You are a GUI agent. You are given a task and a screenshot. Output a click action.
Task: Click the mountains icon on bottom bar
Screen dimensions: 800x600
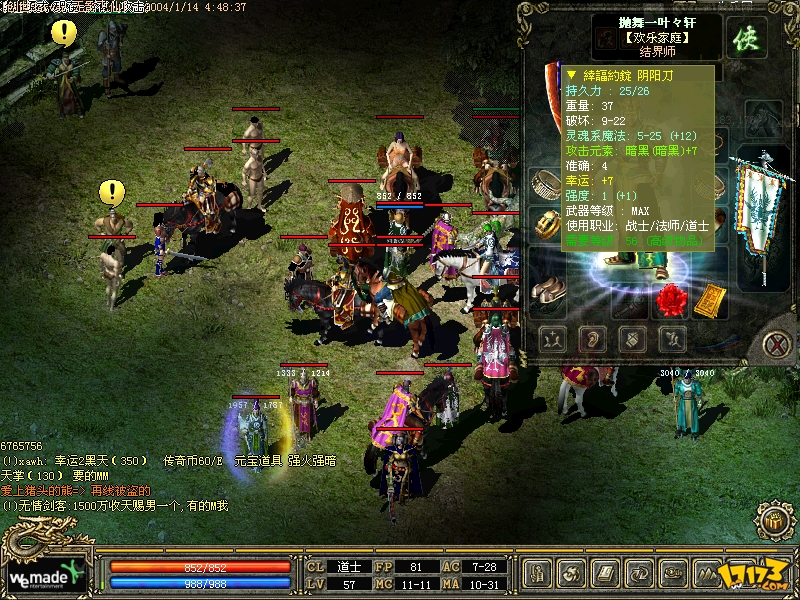(x=705, y=573)
